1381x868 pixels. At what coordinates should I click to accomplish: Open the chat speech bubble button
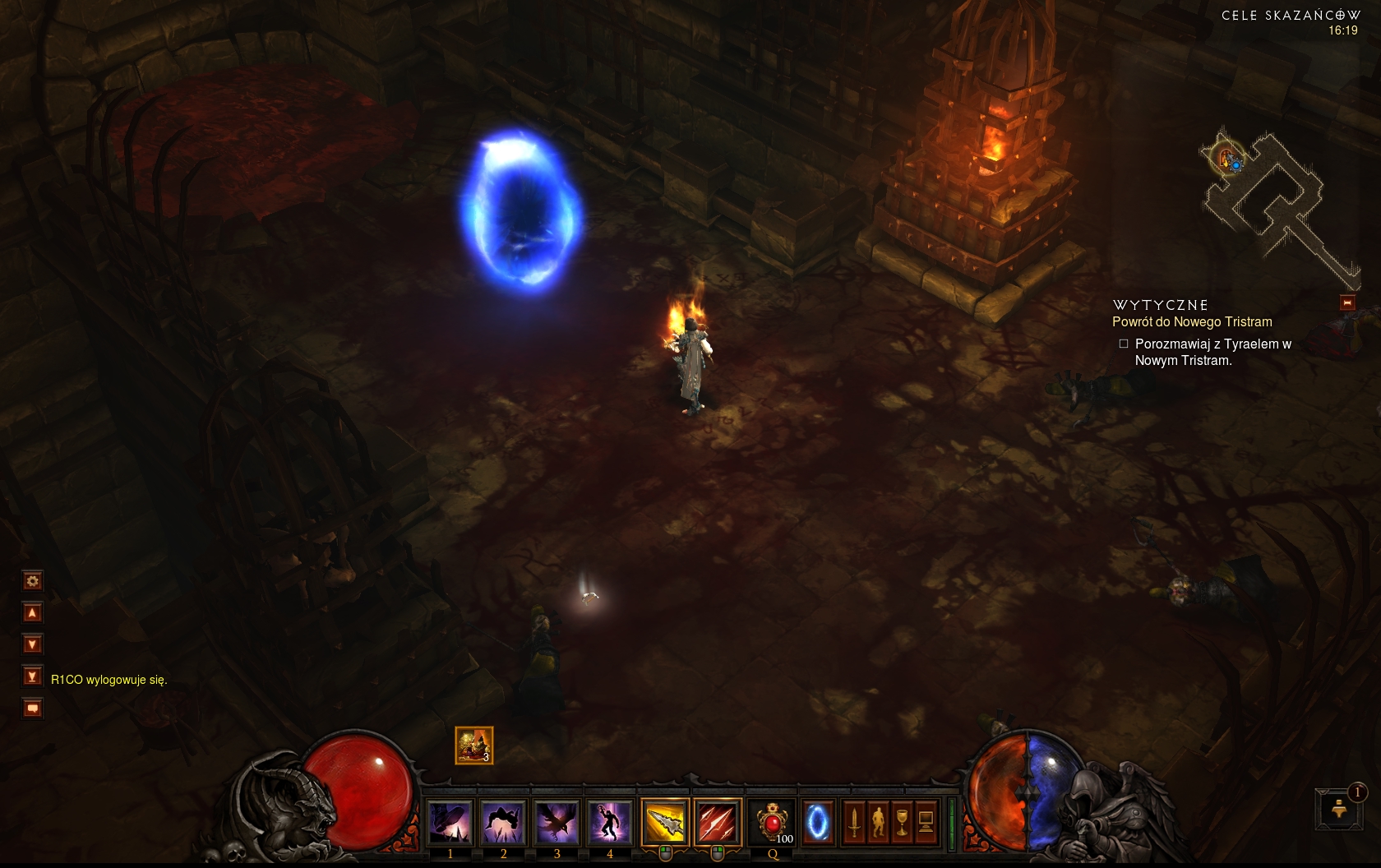[x=32, y=708]
